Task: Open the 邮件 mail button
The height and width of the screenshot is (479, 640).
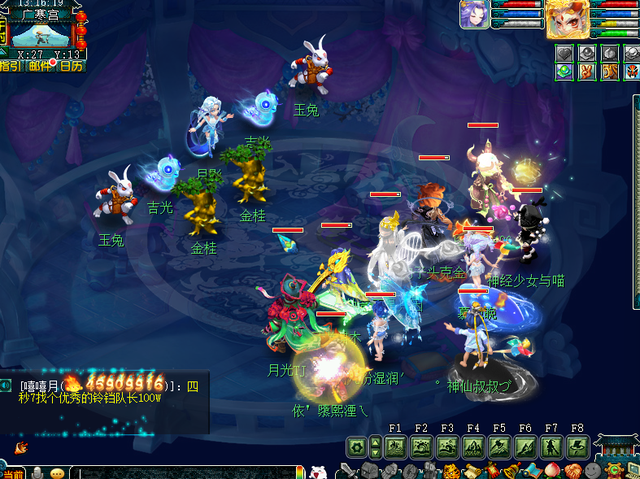Action: coord(42,66)
